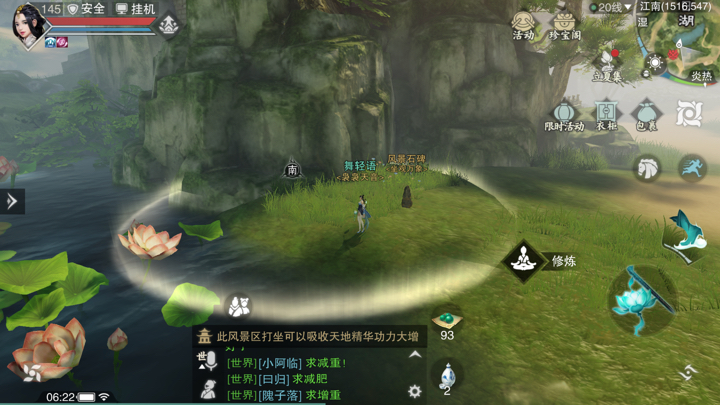Open the 活动 events menu
The image size is (720, 405).
(523, 25)
